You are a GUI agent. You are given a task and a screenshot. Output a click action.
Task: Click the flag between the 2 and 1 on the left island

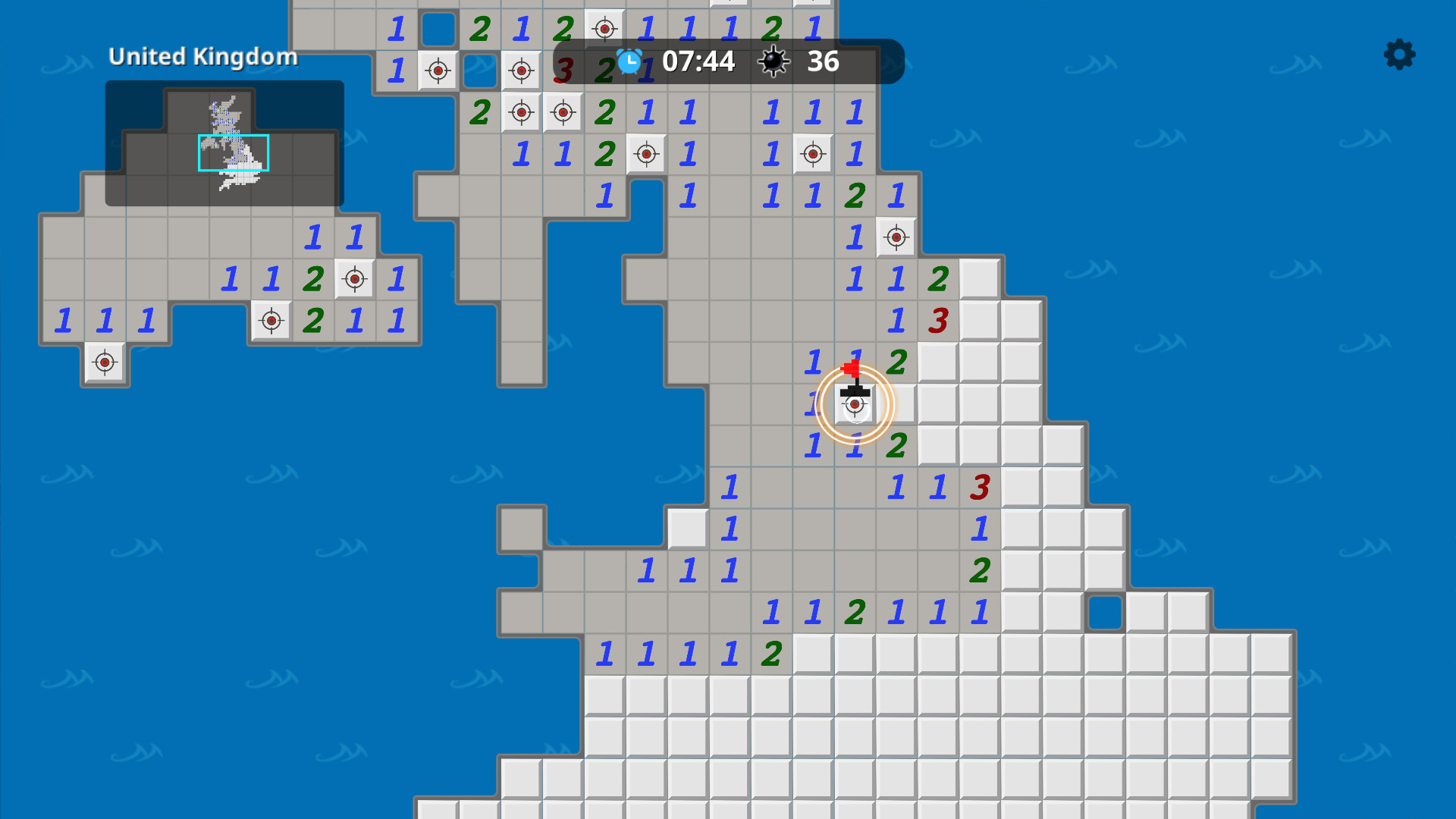click(353, 278)
